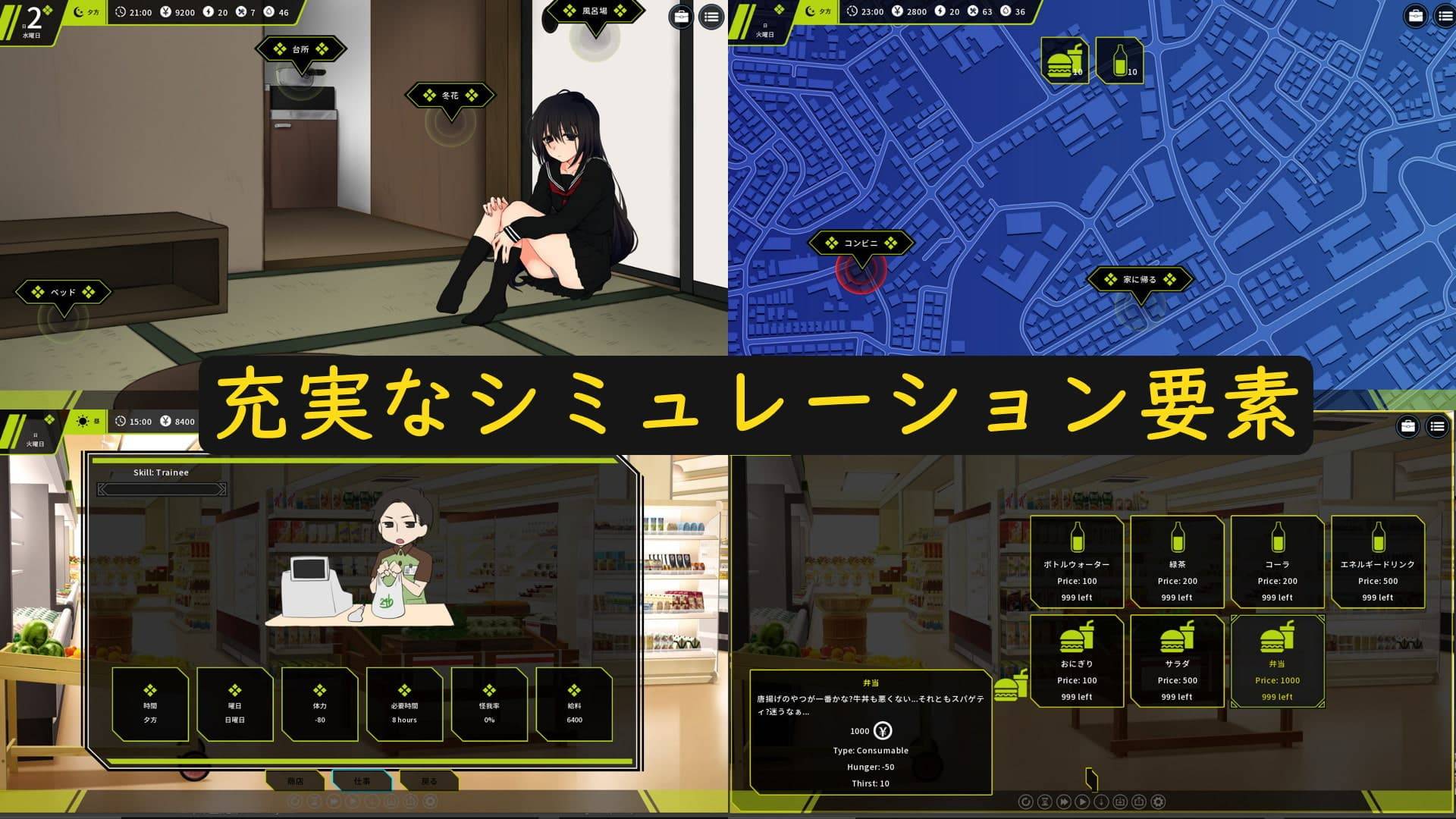The width and height of the screenshot is (1456, 819).
Task: Click the settings gear icon in the quick menu
Action: [1158, 801]
